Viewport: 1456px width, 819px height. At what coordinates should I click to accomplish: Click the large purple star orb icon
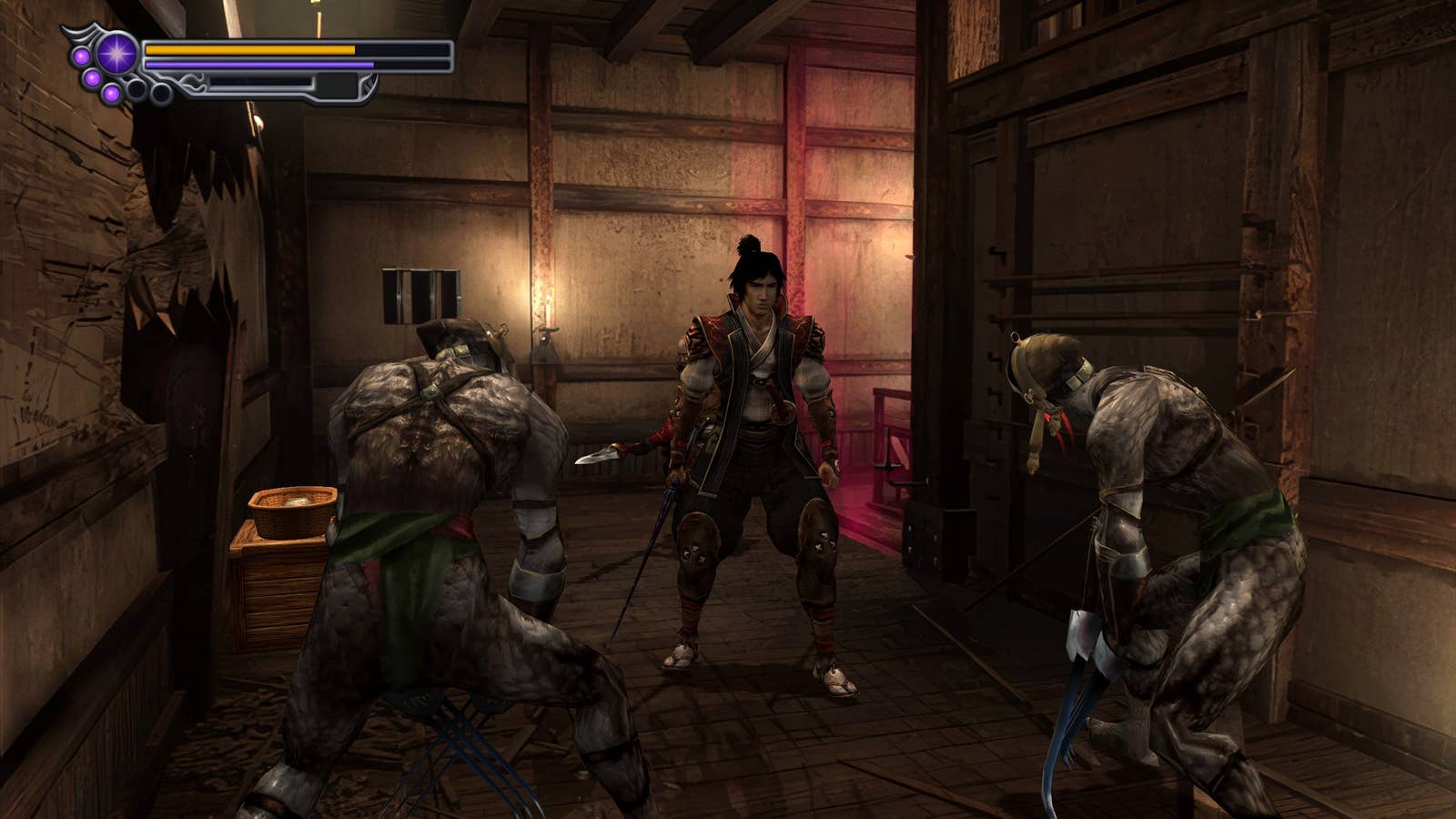[x=116, y=53]
